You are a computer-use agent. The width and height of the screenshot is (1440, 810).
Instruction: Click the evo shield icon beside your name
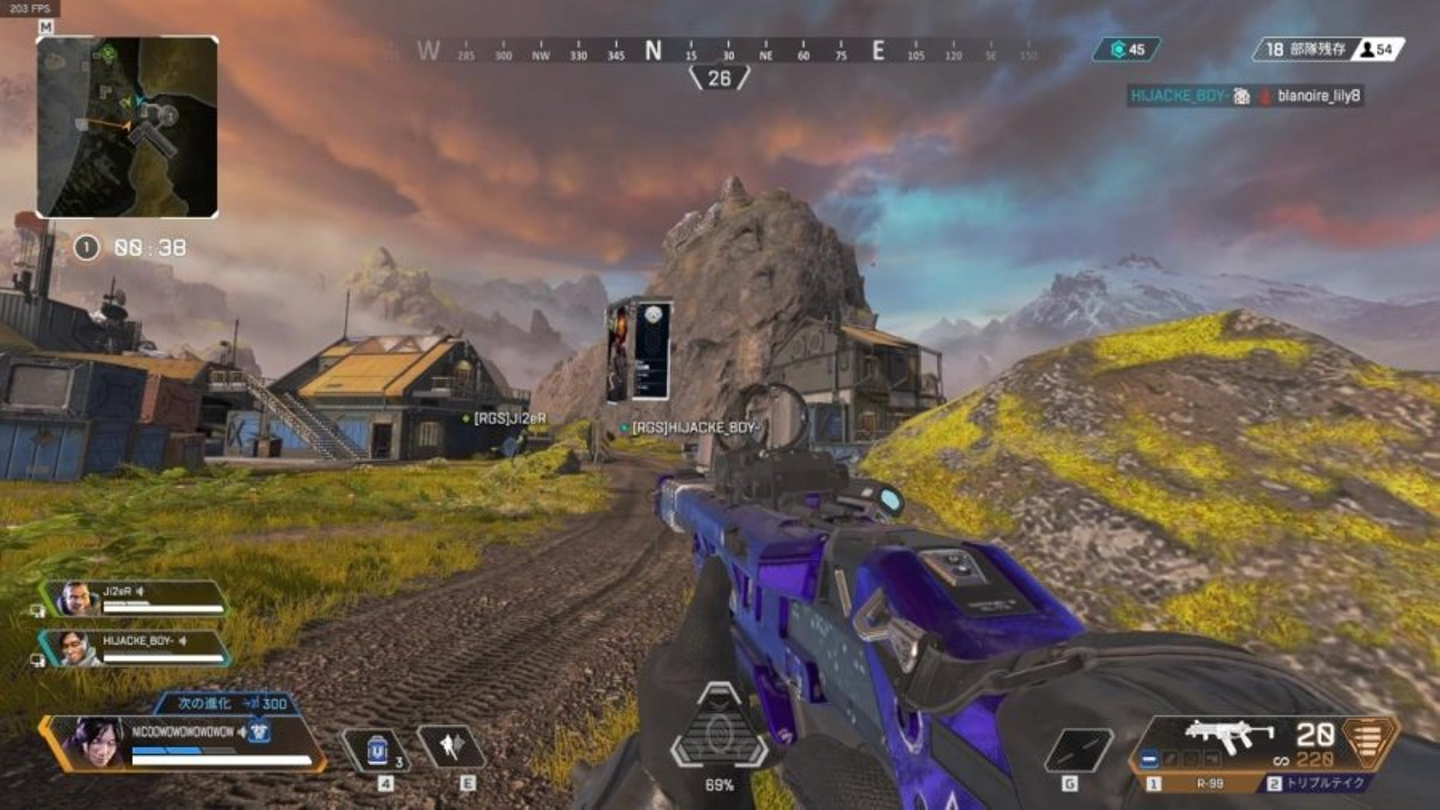tap(259, 731)
